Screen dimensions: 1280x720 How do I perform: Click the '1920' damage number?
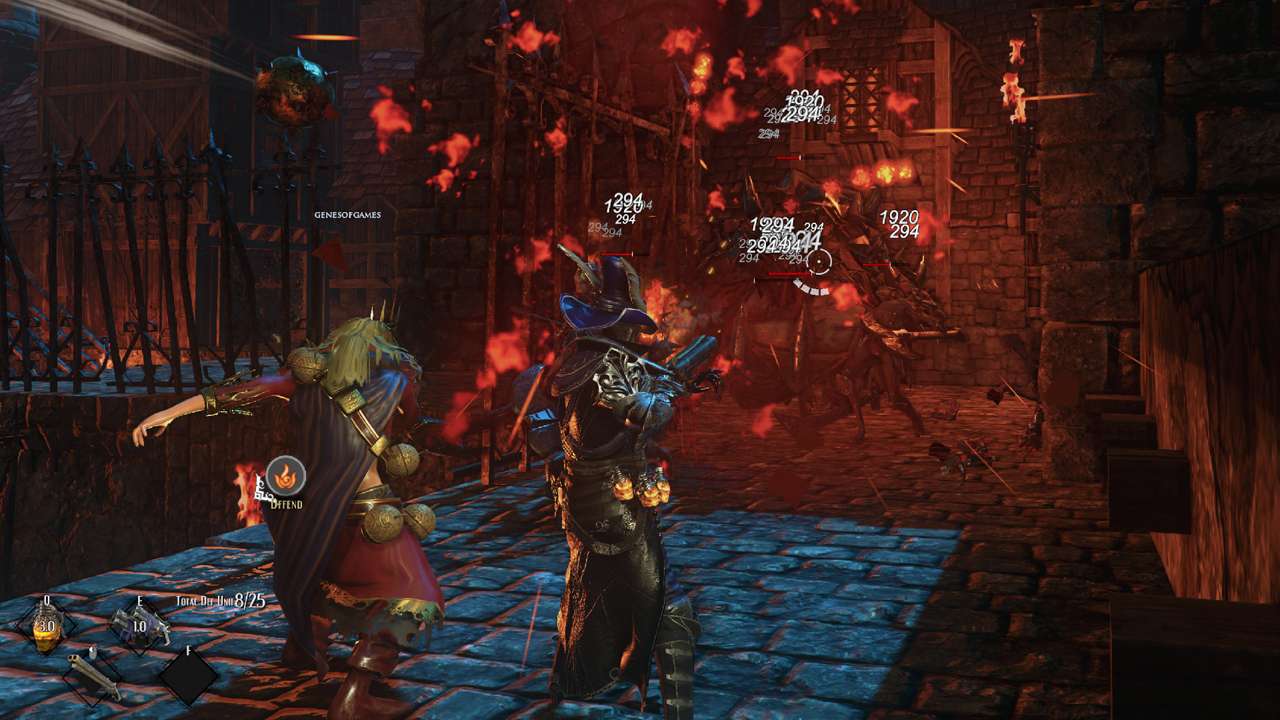899,216
